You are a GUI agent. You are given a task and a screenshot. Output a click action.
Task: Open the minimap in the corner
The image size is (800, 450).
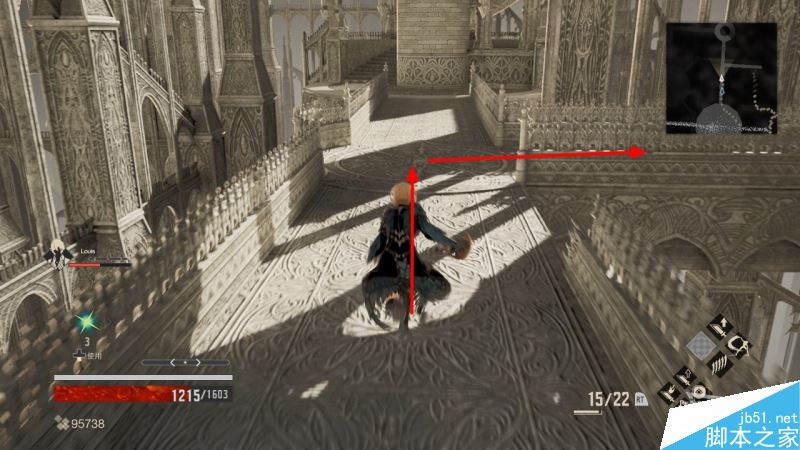[x=722, y=80]
